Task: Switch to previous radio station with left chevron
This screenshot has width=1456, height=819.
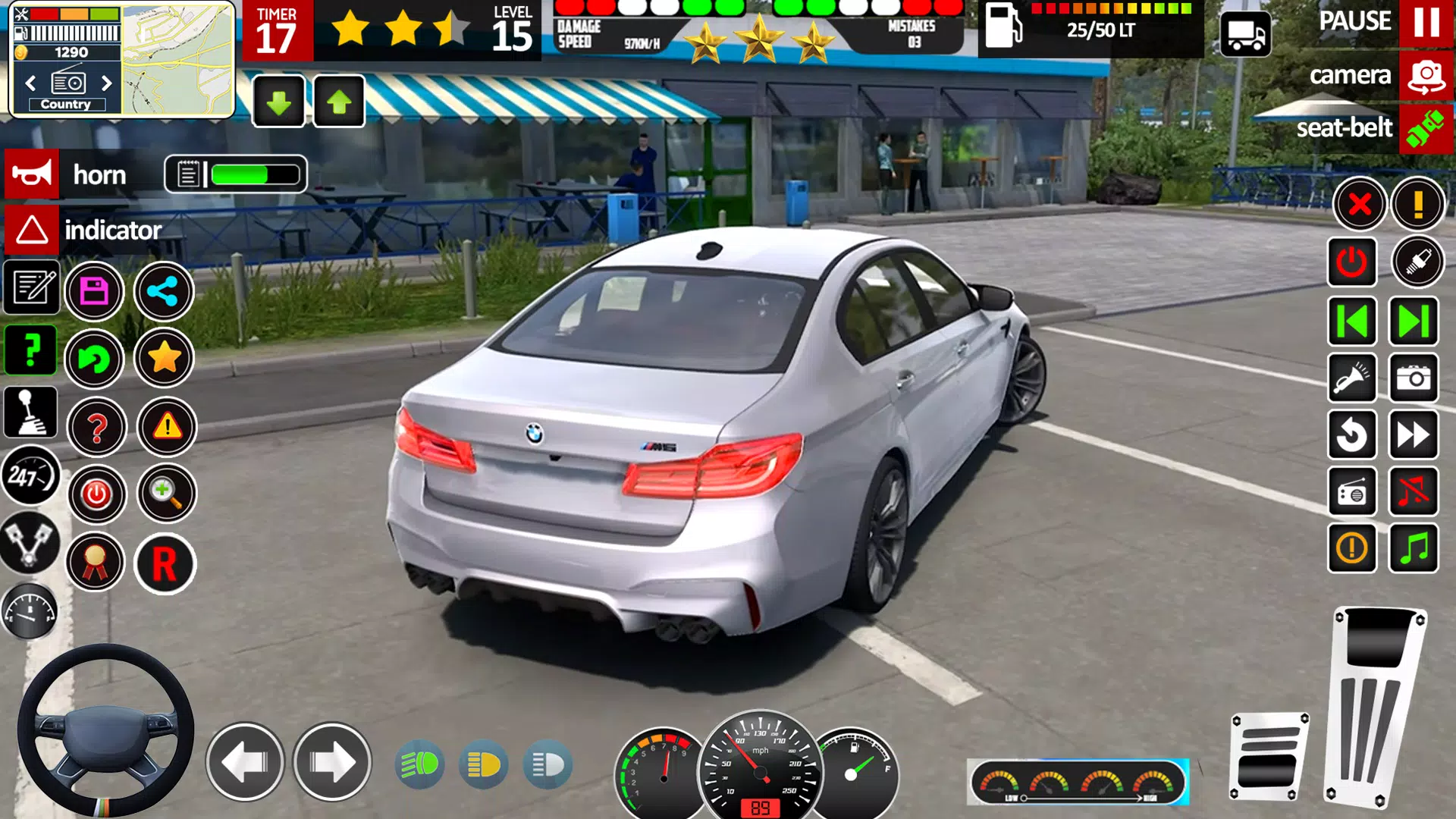Action: [30, 84]
